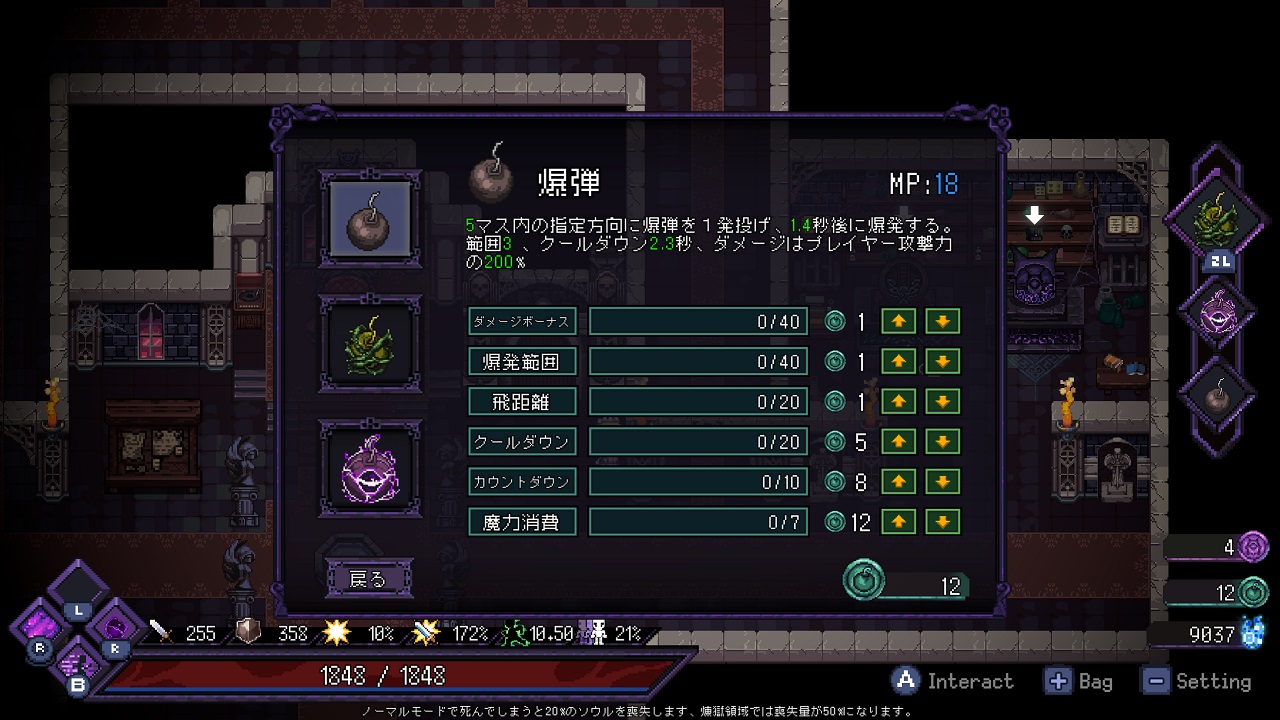Select the green plant bomb skill slot

(370, 343)
